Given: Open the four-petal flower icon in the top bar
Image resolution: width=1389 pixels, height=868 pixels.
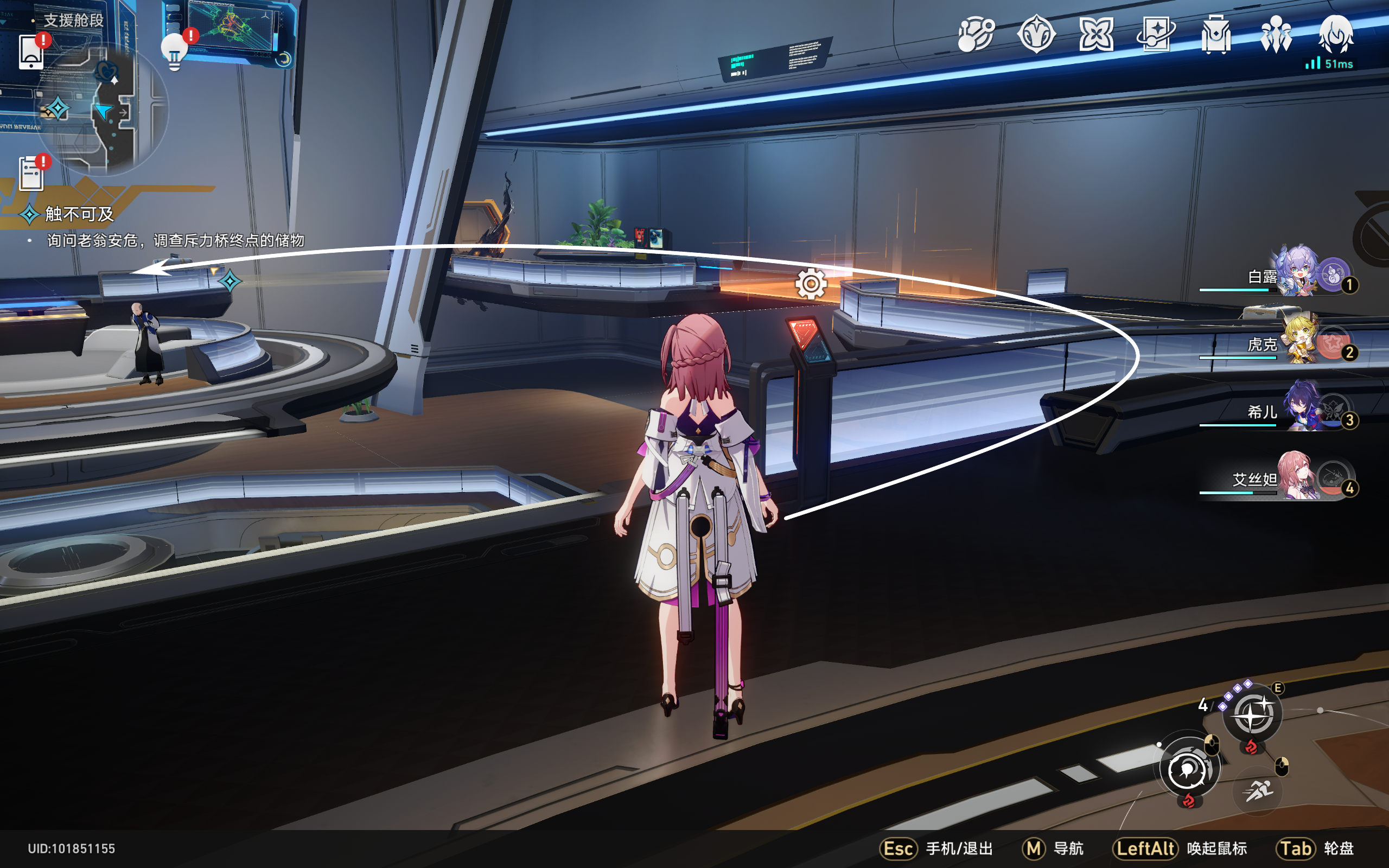Looking at the screenshot, I should pyautogui.click(x=1095, y=34).
